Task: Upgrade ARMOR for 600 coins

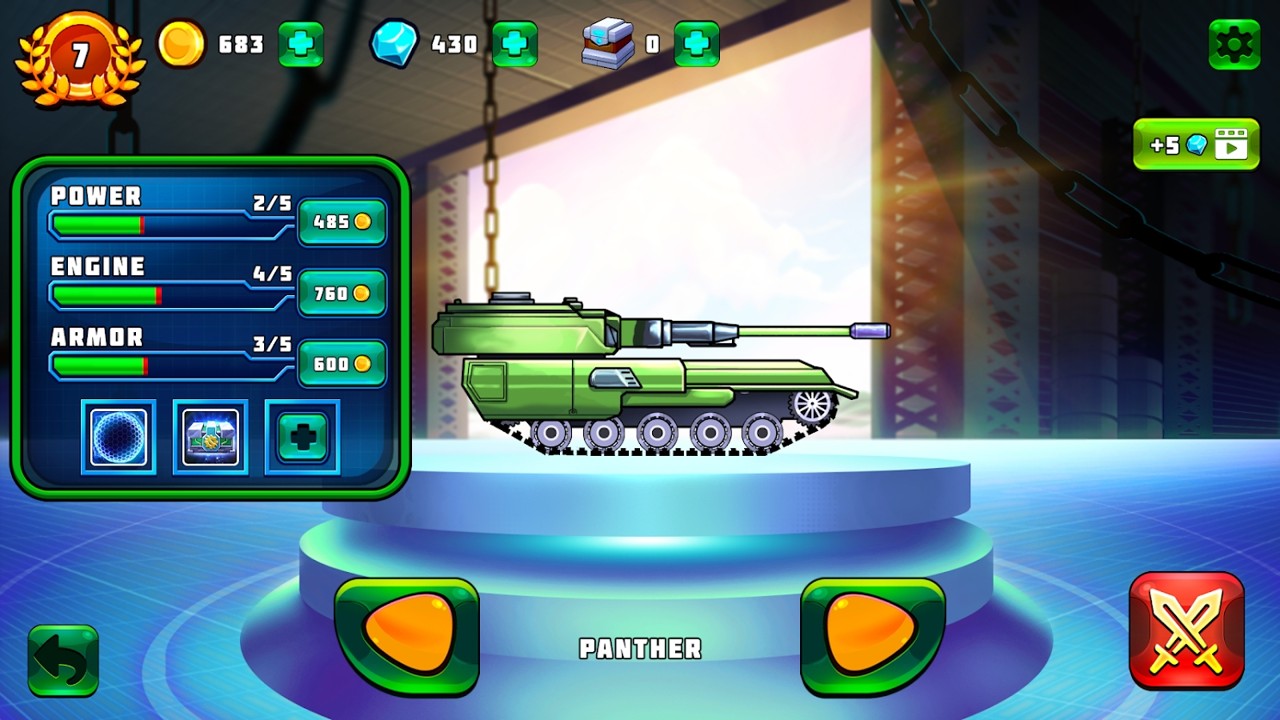Action: [x=342, y=363]
